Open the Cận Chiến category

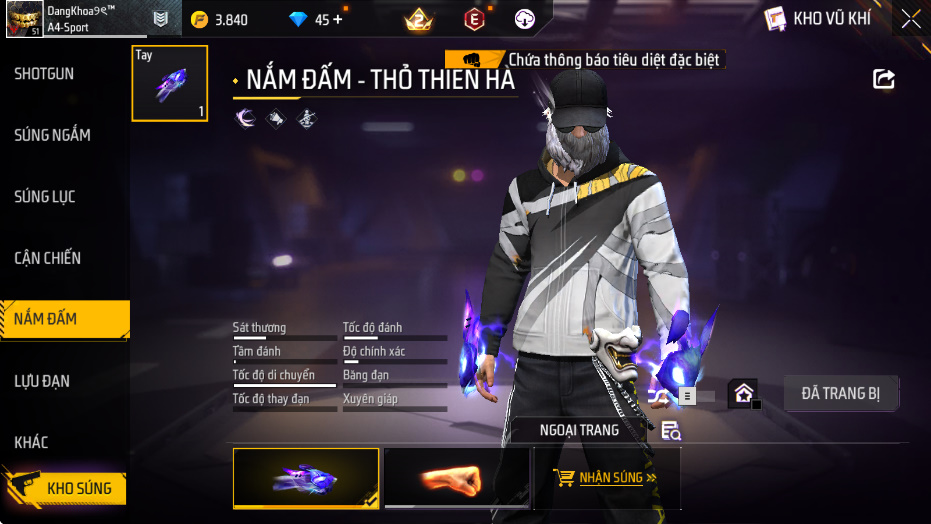point(47,258)
